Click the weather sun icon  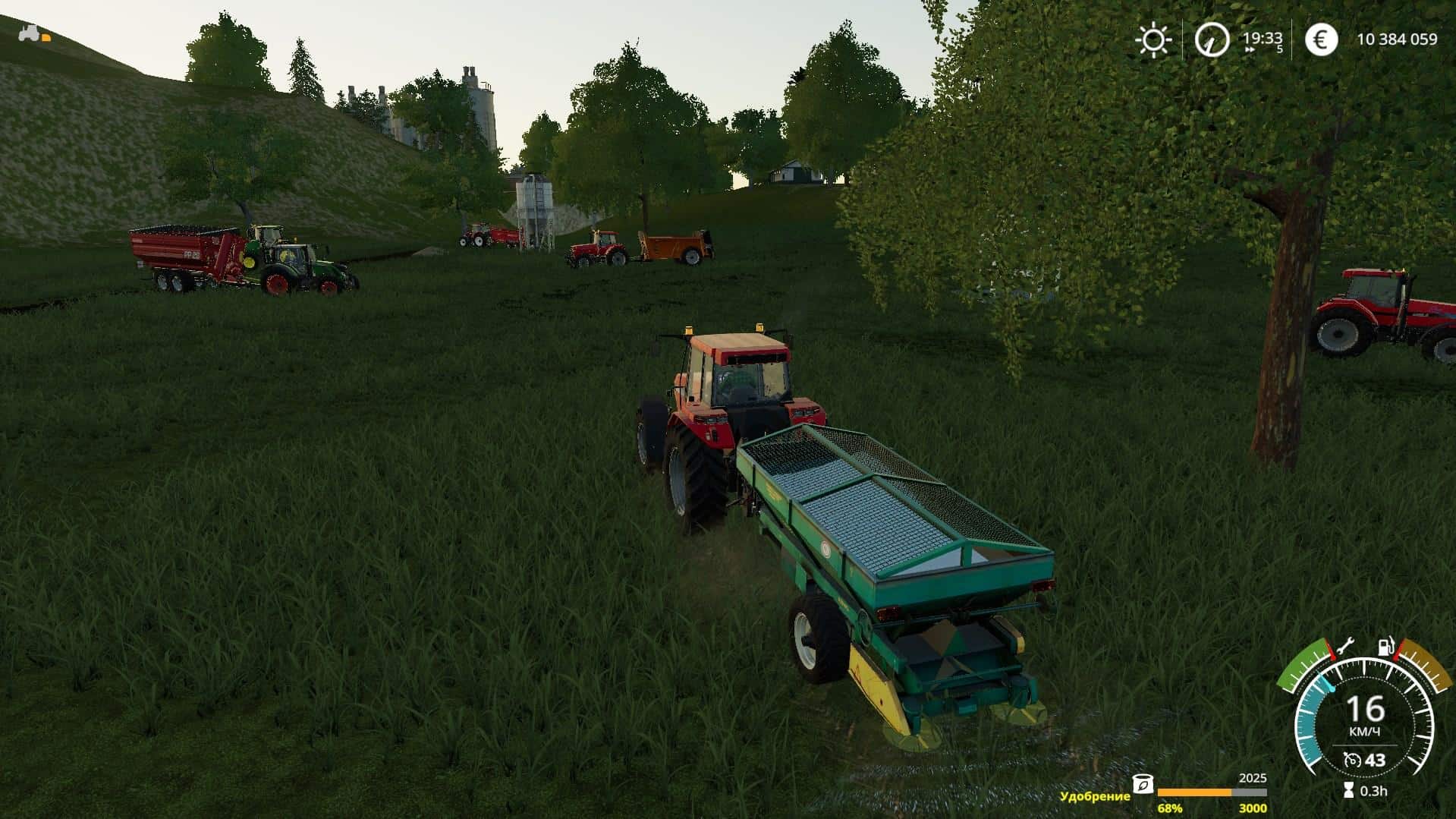point(1154,38)
